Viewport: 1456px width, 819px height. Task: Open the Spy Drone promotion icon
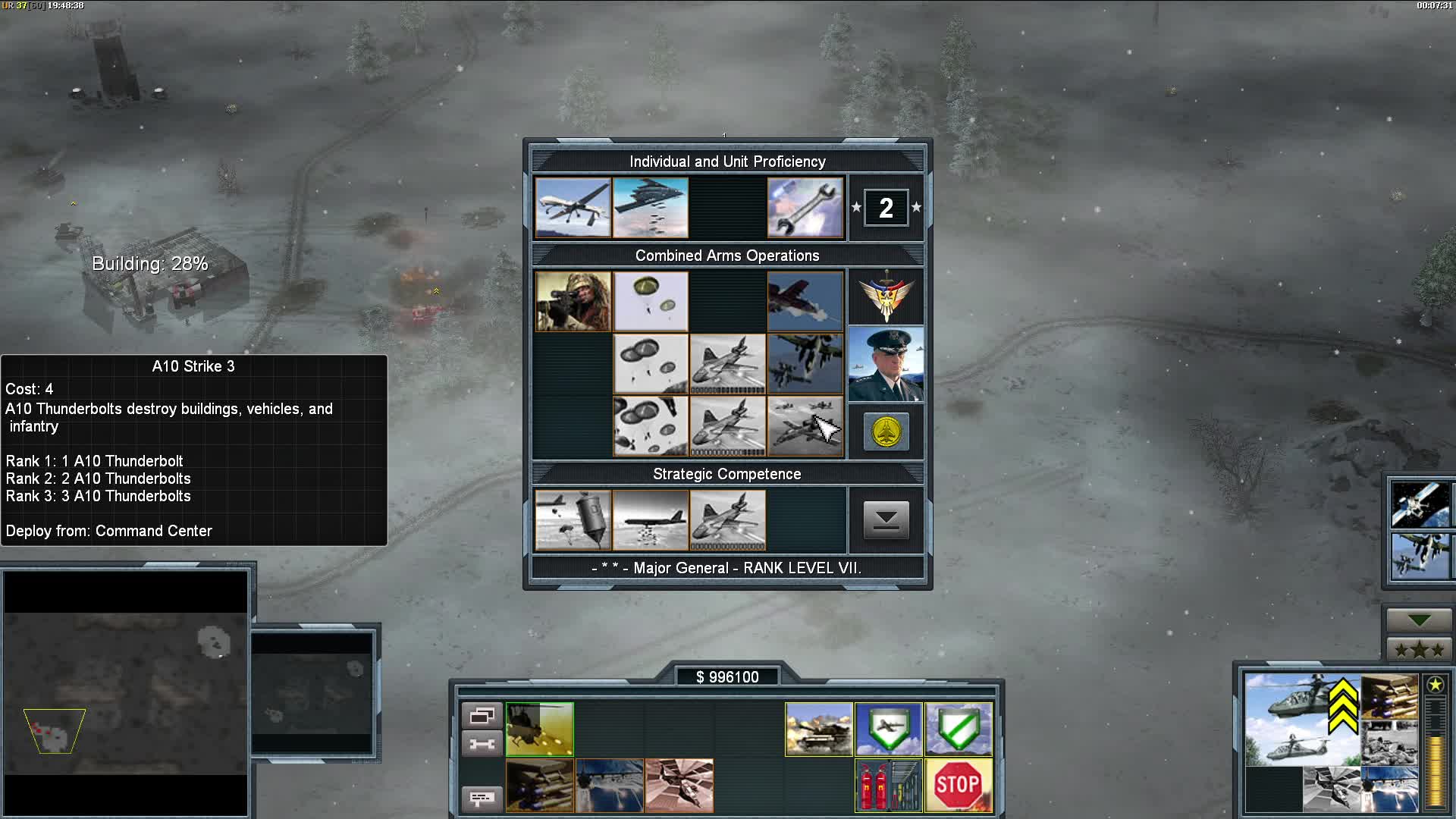click(573, 207)
